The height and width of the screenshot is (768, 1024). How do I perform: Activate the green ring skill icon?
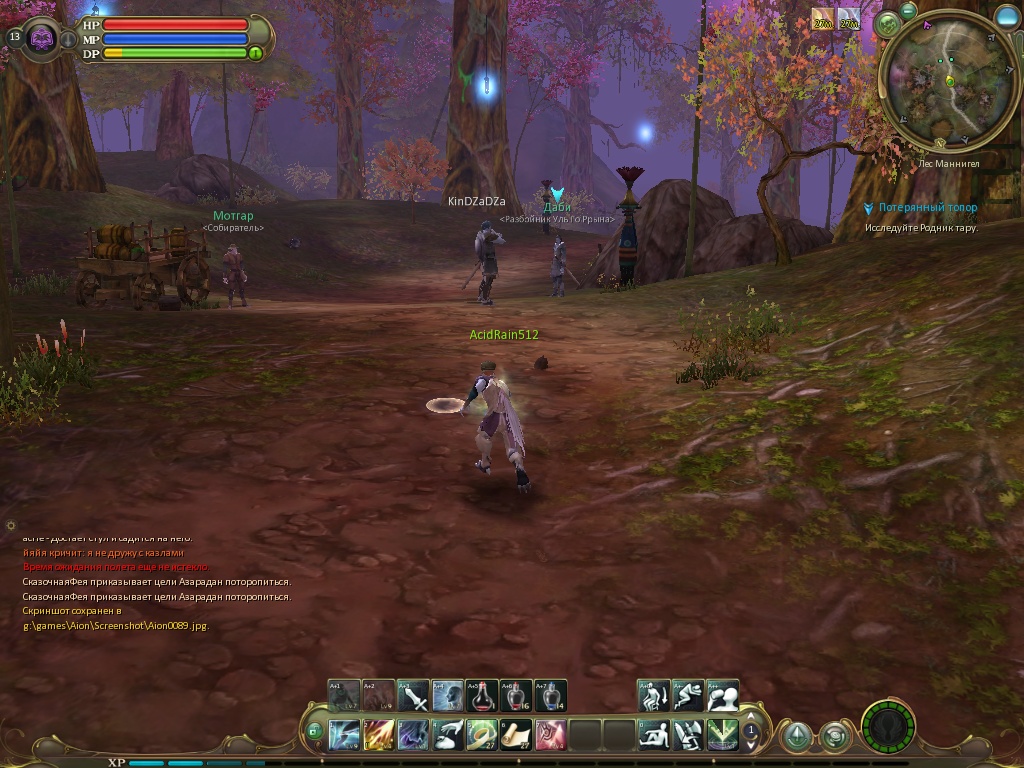point(482,735)
